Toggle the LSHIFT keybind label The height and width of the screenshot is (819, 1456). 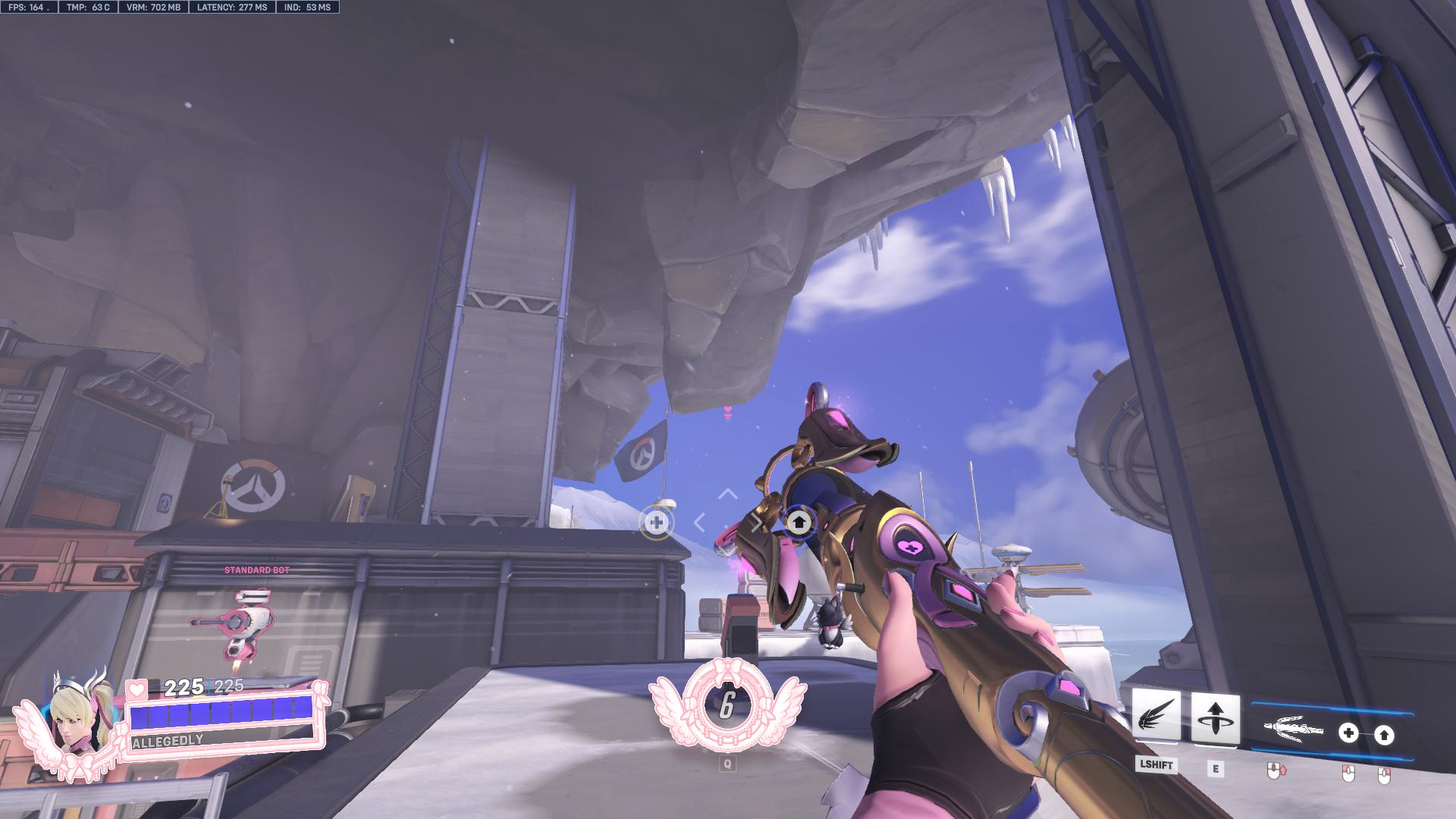(1156, 766)
